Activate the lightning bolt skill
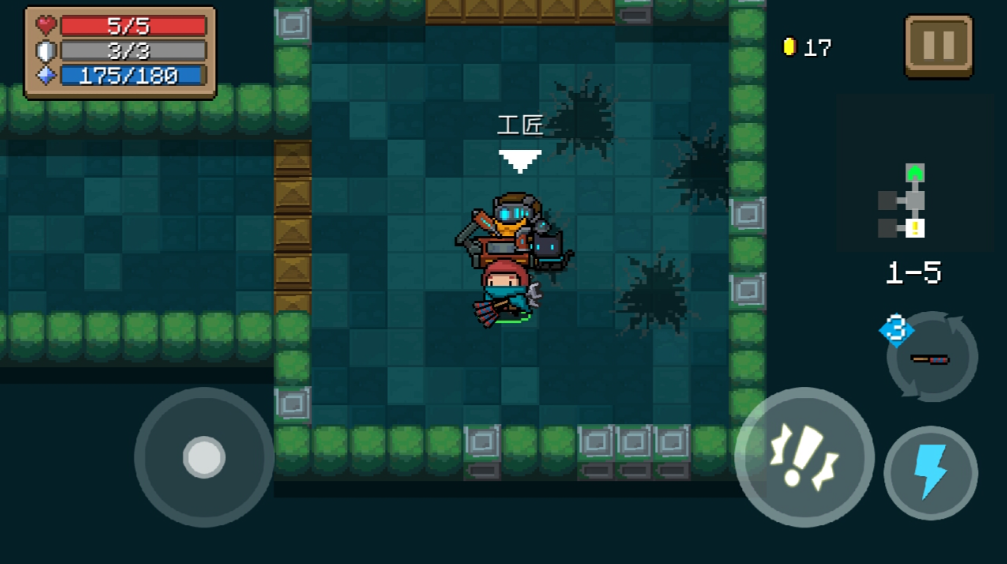 (930, 473)
